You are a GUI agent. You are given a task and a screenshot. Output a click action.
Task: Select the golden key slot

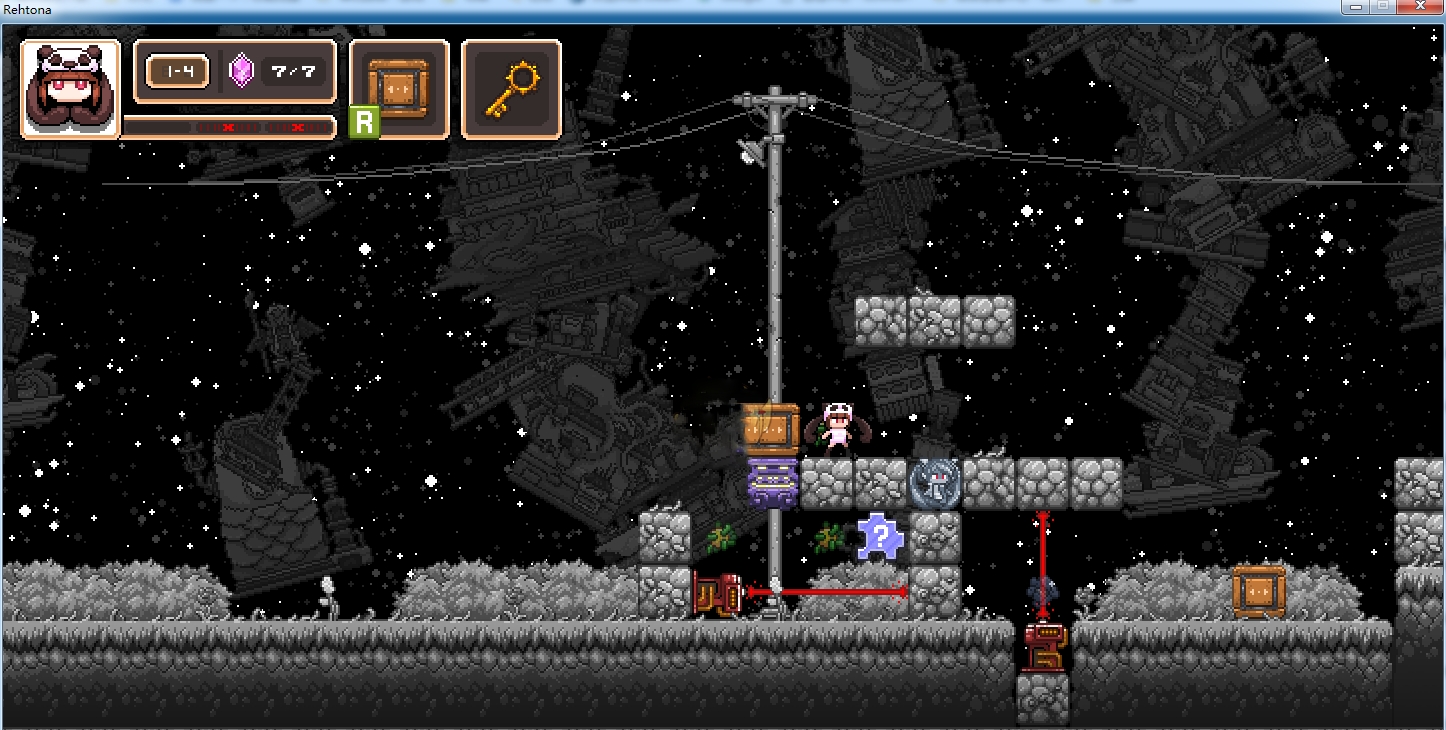(511, 89)
